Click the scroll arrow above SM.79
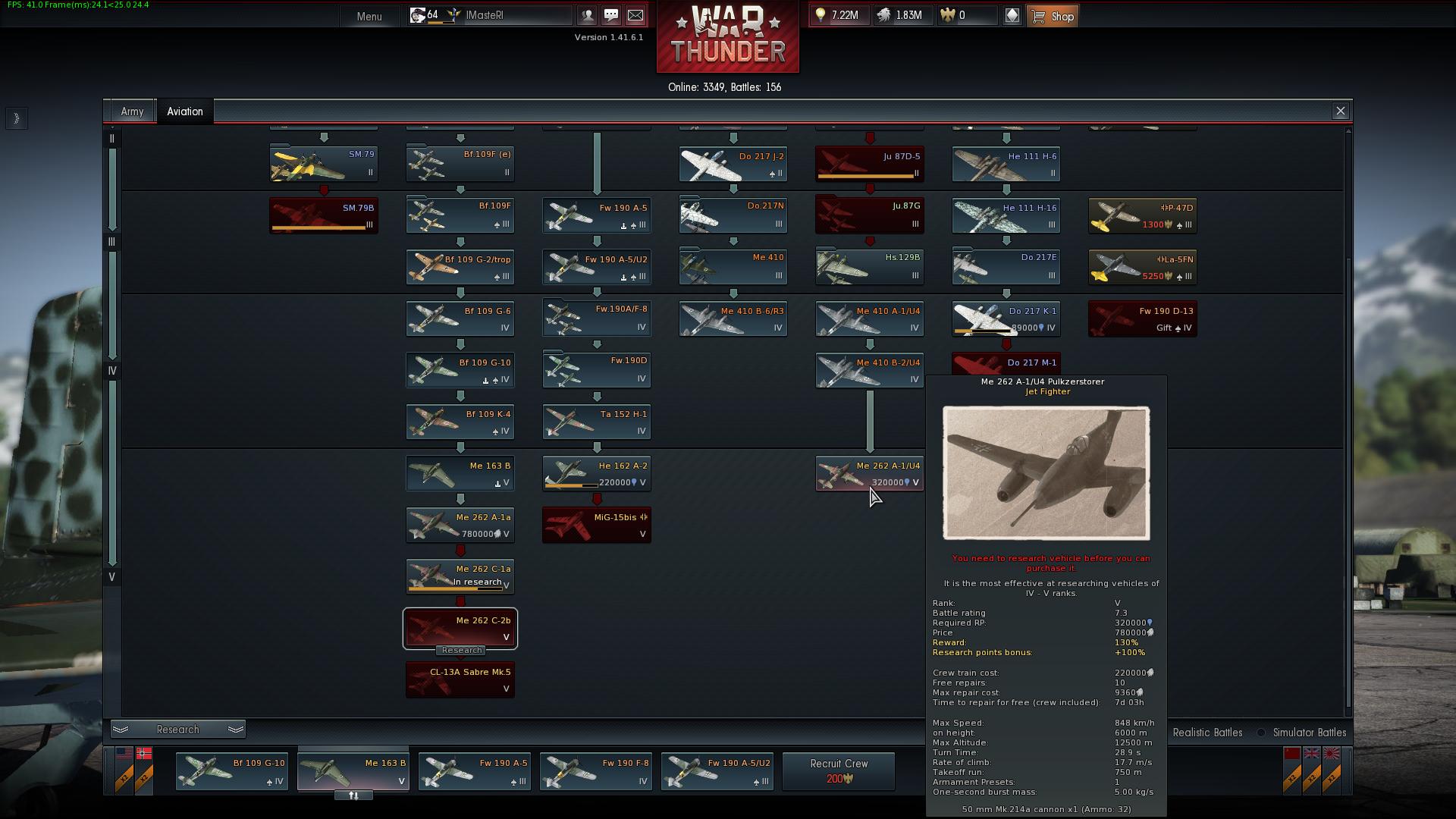 click(x=324, y=137)
